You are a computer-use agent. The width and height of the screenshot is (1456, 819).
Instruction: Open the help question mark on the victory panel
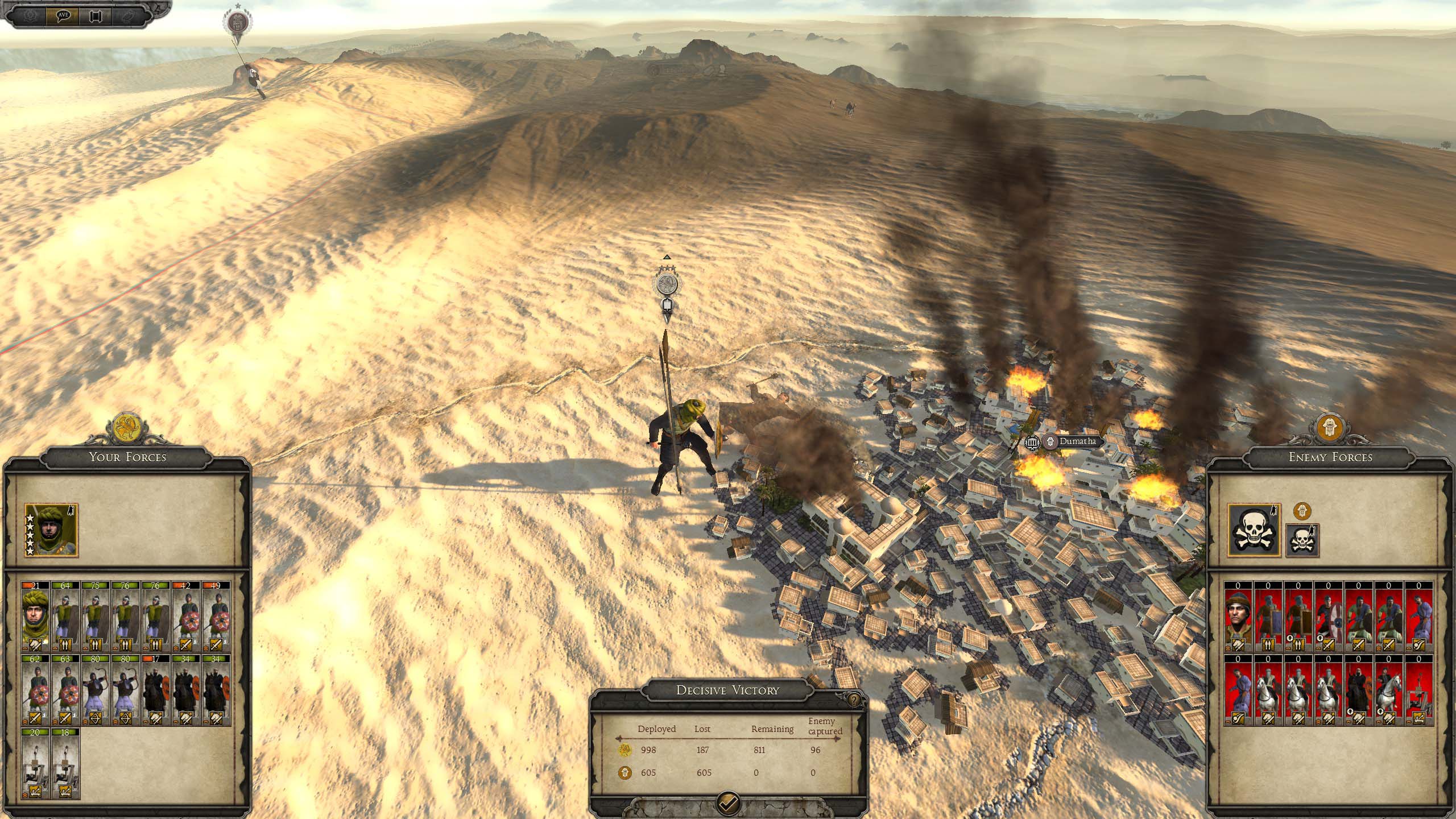click(x=854, y=700)
